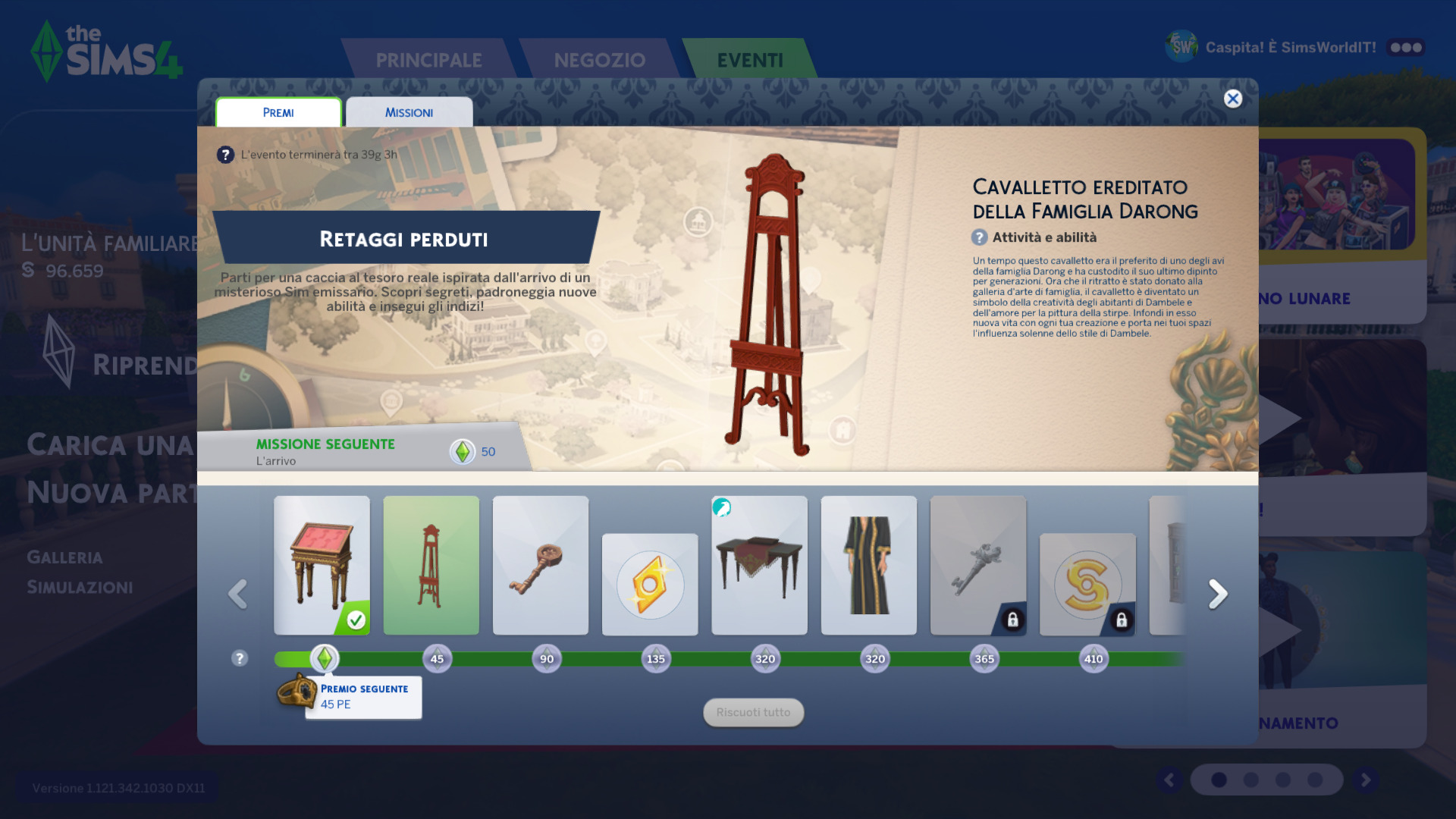
Task: Select the dark table with runner reward
Action: pos(759,565)
